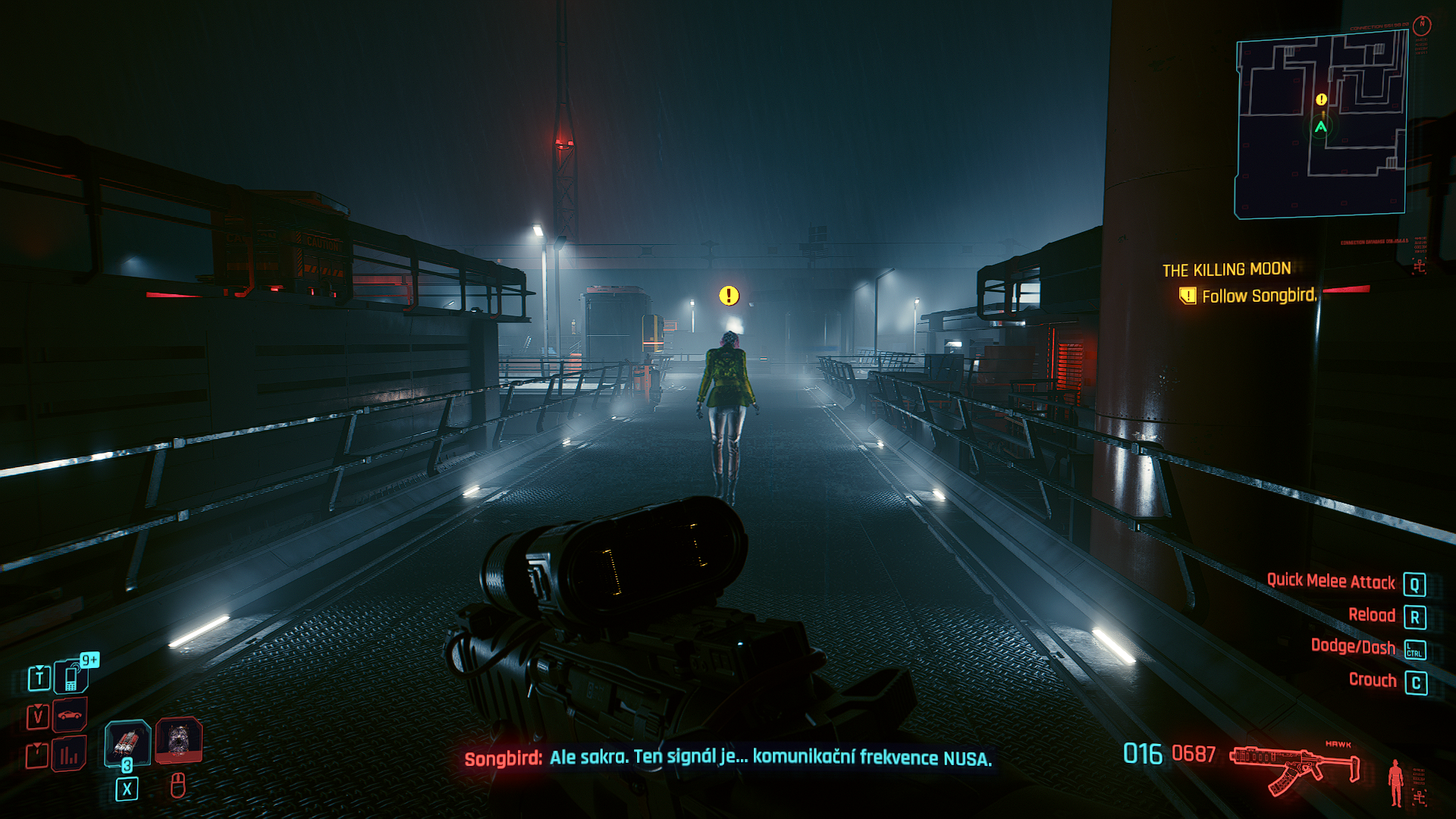Activate the metallic mask gadget slot
Screen dimensions: 1456x819
pyautogui.click(x=178, y=739)
